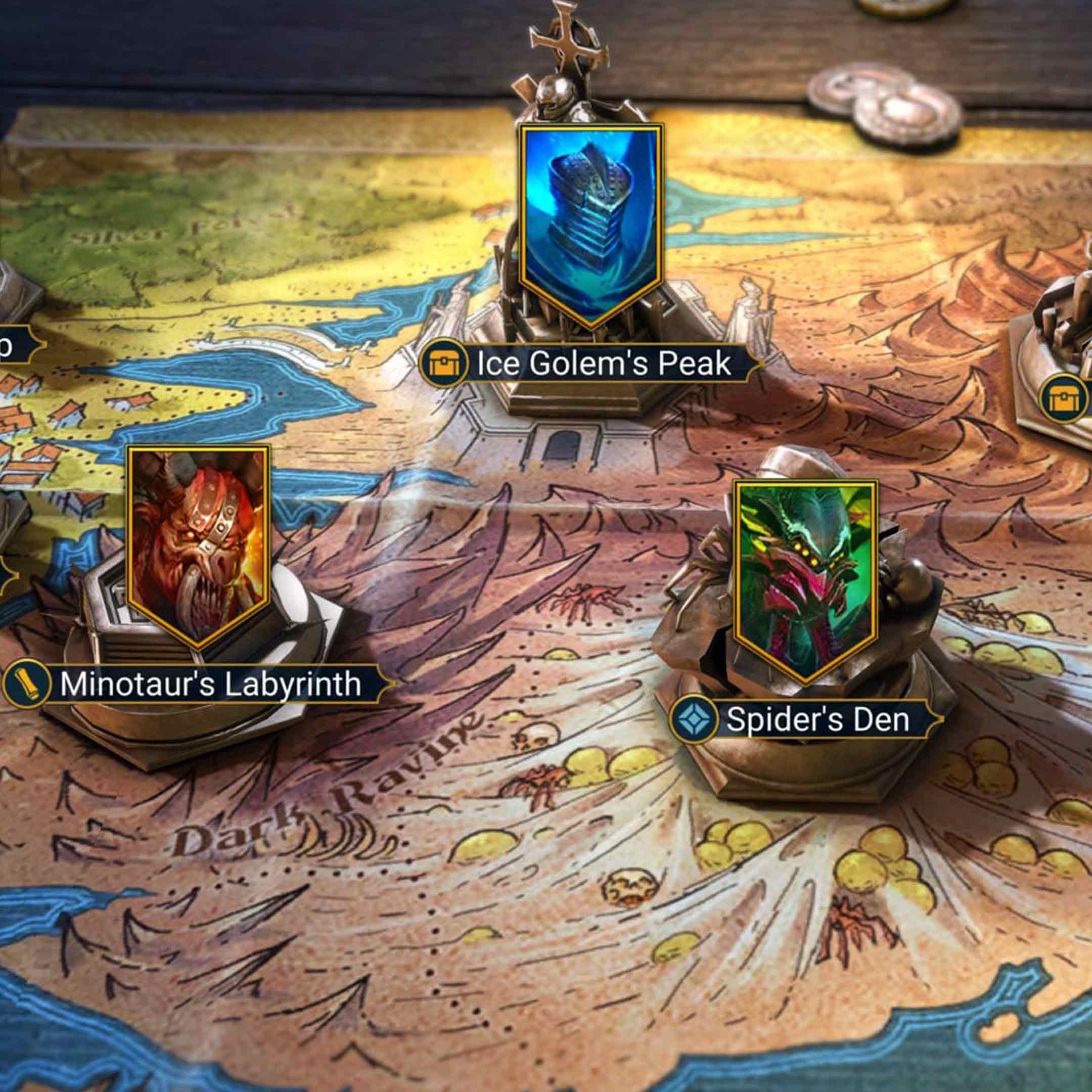Select the green Spider banner portrait
The height and width of the screenshot is (1092, 1092).
tap(805, 578)
